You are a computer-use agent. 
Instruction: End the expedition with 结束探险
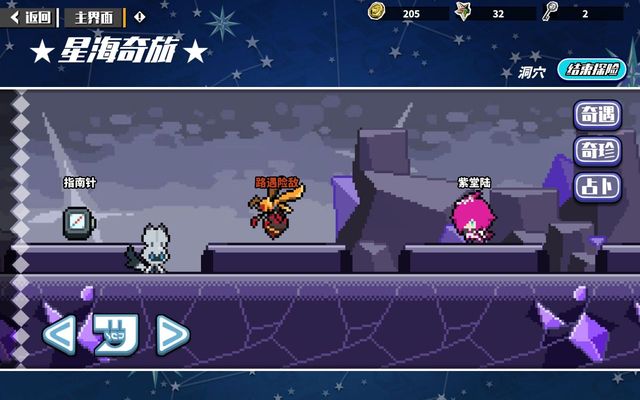coord(594,70)
